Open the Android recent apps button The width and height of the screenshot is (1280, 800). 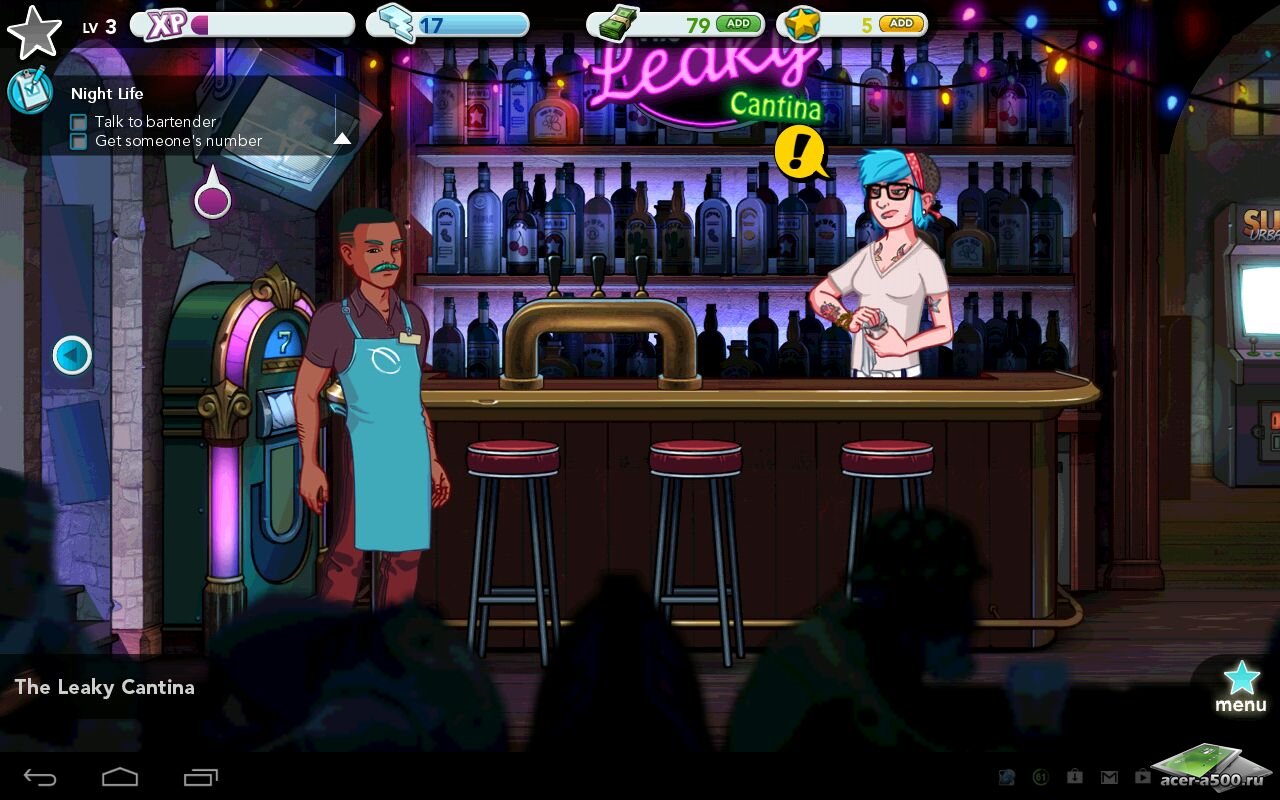[200, 776]
